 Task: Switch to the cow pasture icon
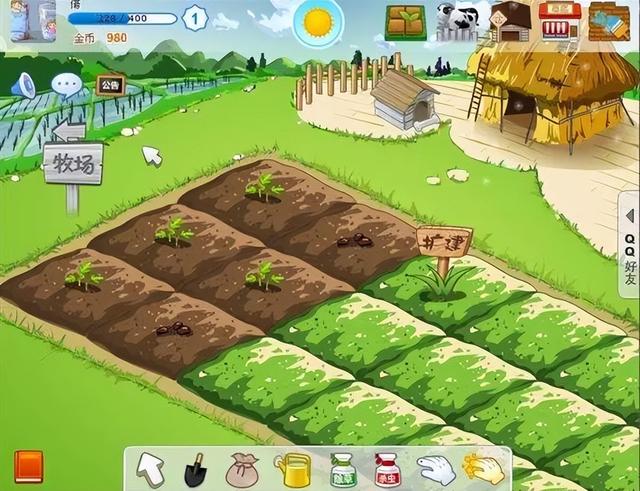(x=457, y=21)
